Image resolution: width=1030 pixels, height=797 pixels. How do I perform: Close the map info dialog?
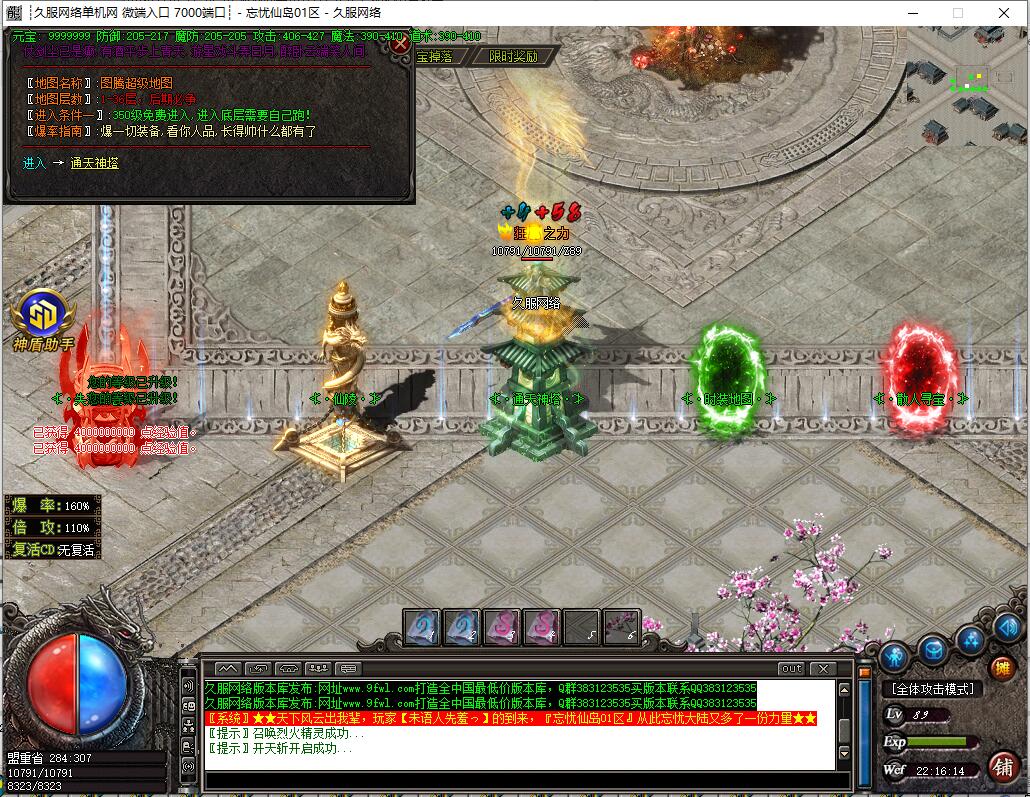pyautogui.click(x=400, y=44)
